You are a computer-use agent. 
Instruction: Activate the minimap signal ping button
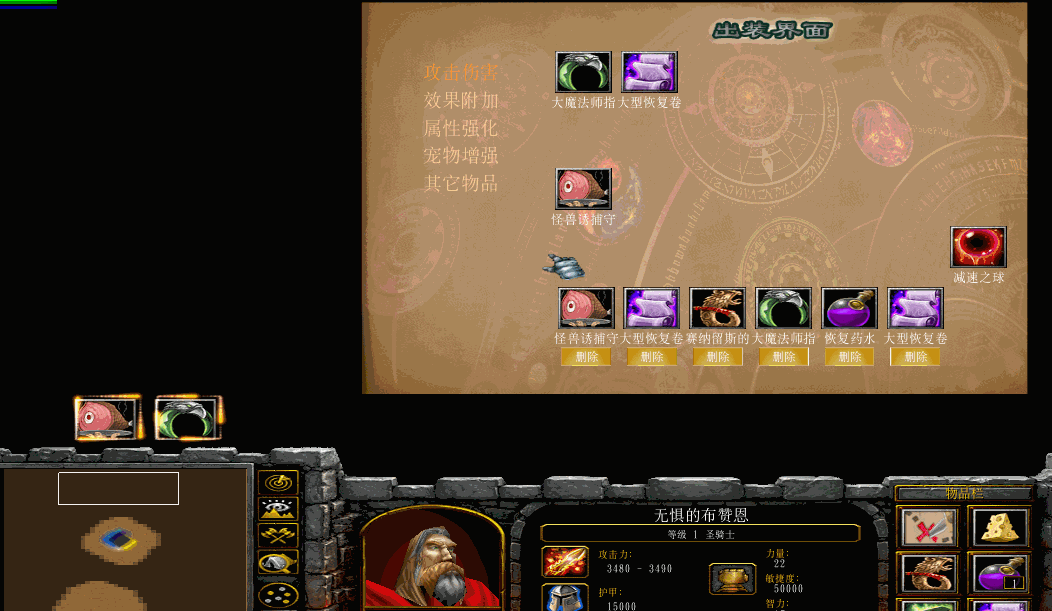[x=278, y=483]
